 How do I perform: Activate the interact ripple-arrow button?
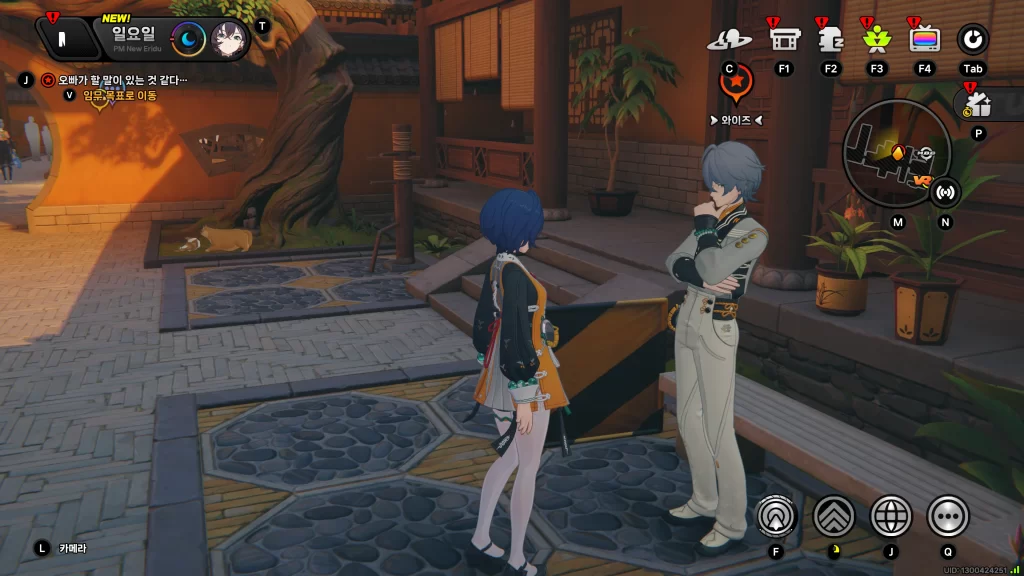coord(776,516)
